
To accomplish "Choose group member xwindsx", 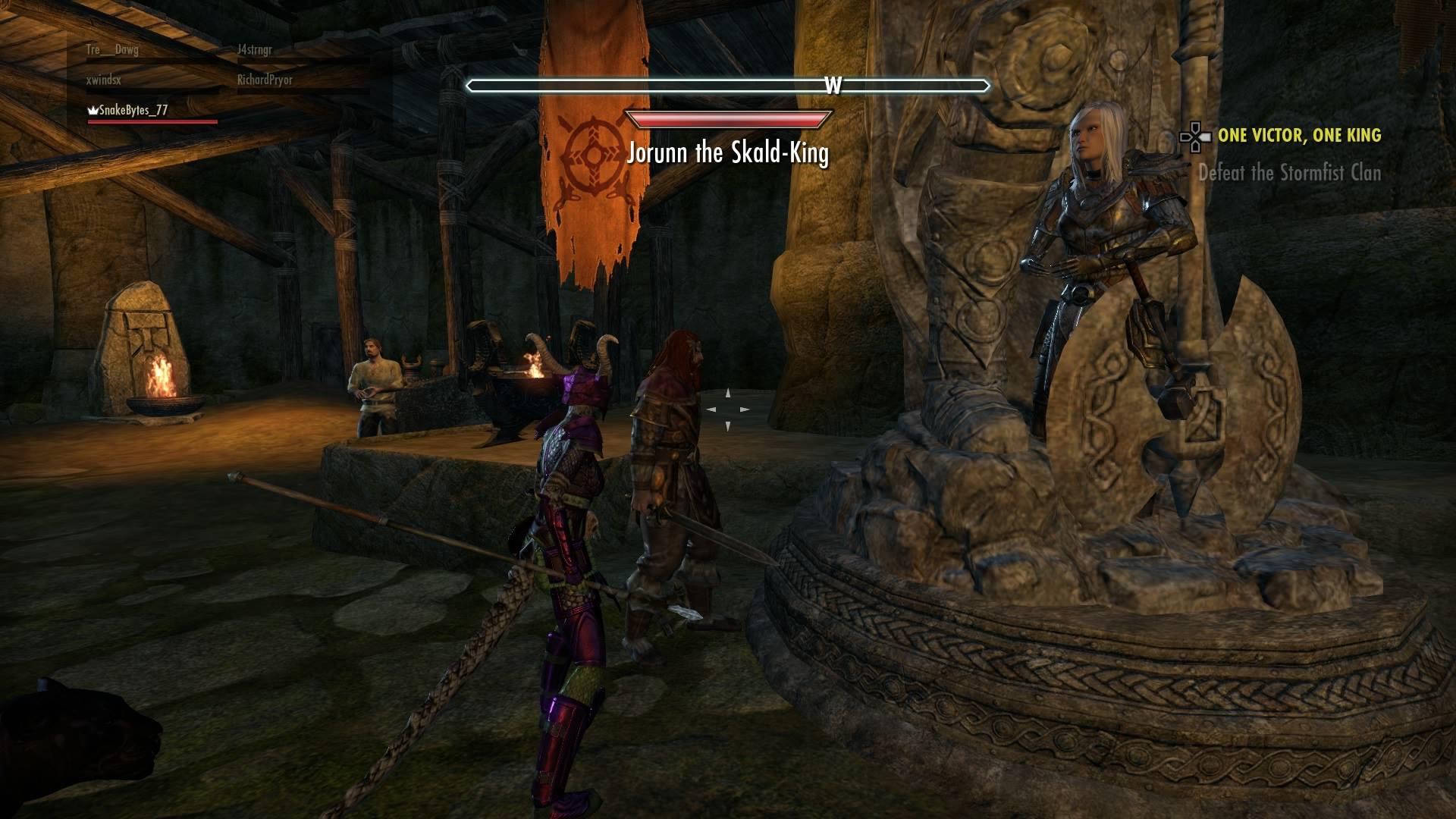I will coord(104,80).
